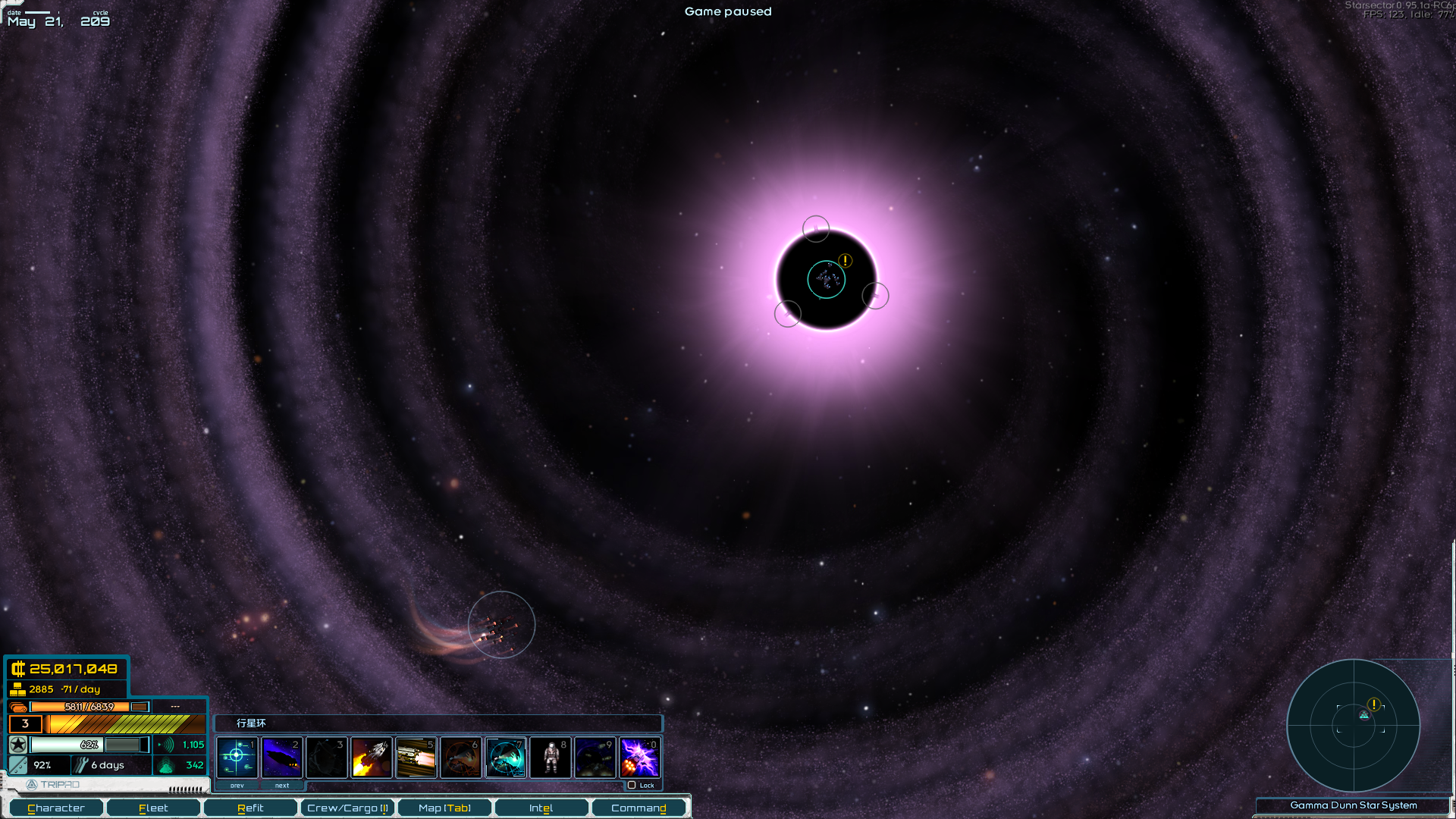Open the Fleet screen
Screen dimensions: 1456x819
click(153, 808)
